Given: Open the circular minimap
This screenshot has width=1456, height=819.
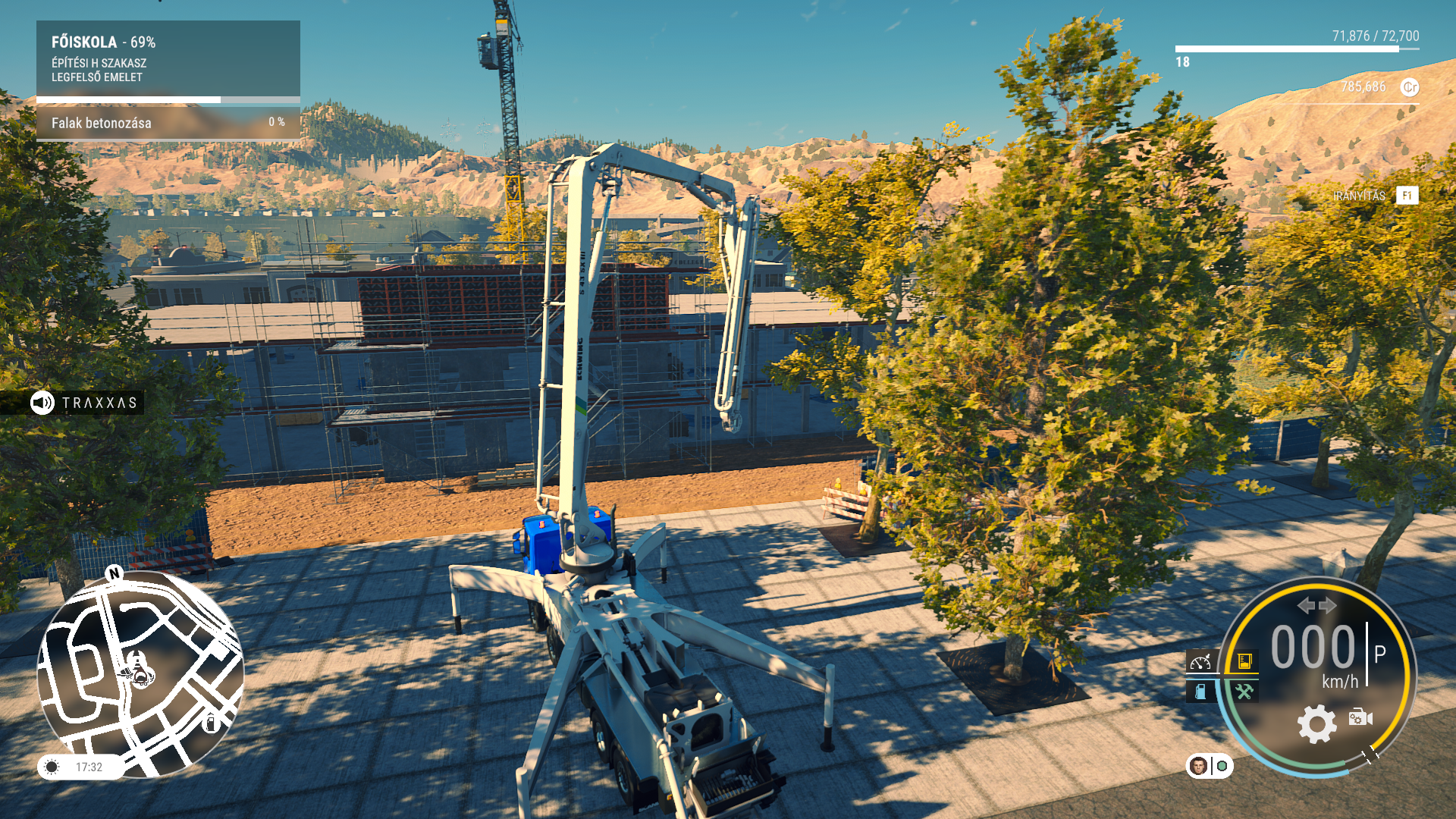Looking at the screenshot, I should [x=140, y=673].
